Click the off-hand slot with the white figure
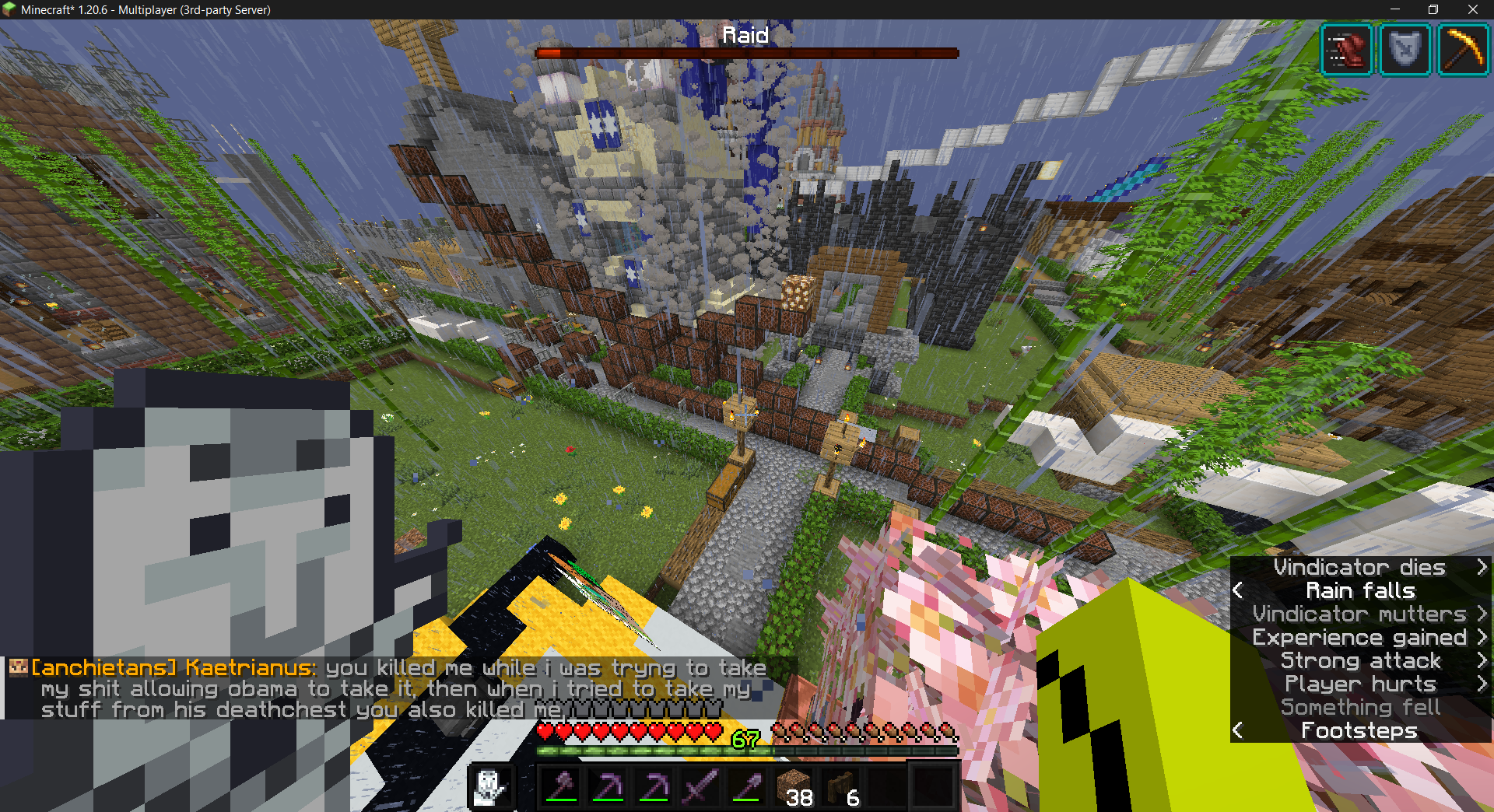The image size is (1494, 812). tap(491, 787)
